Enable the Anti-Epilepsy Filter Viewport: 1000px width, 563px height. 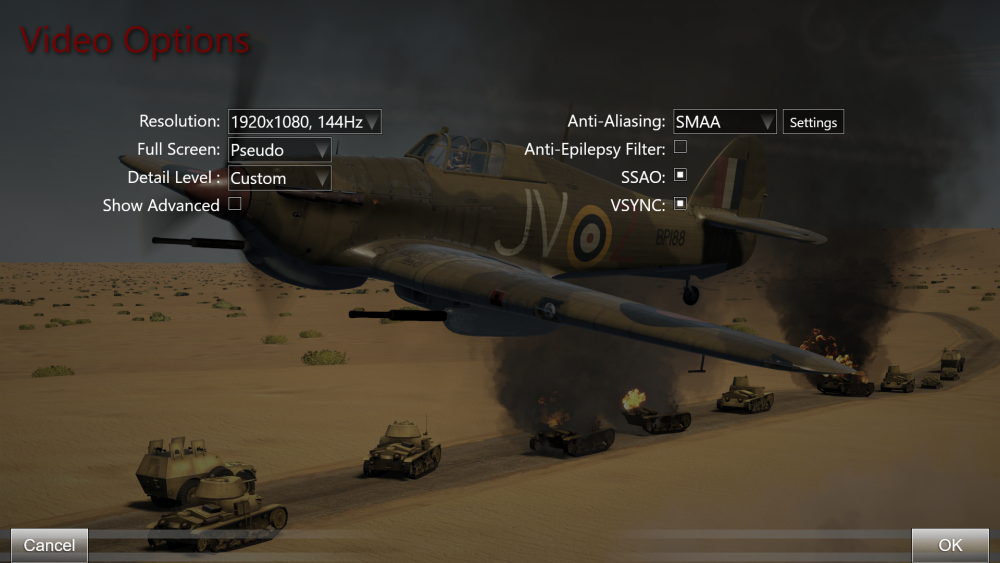point(680,147)
